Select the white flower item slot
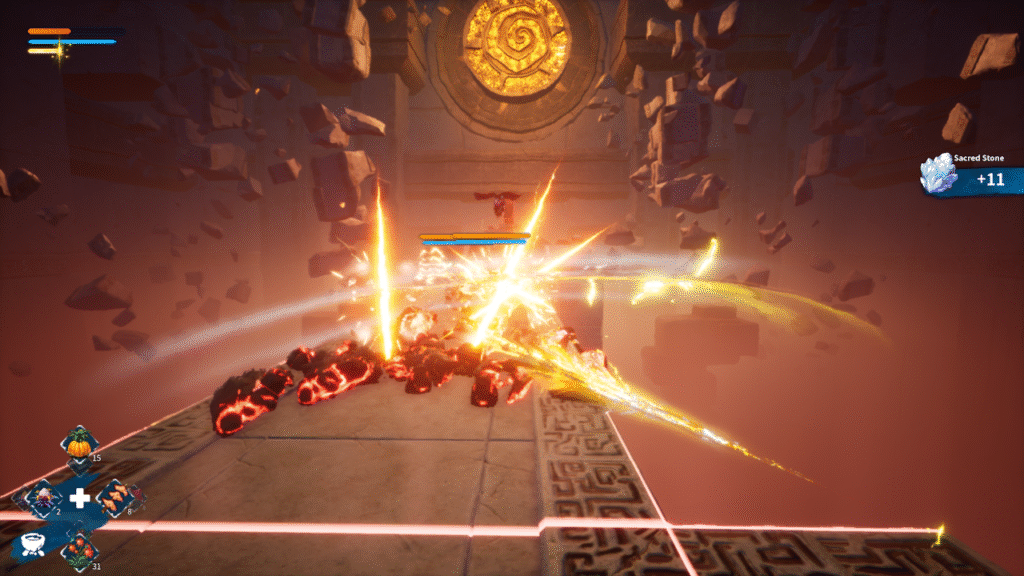The image size is (1024, 576). click(x=43, y=497)
